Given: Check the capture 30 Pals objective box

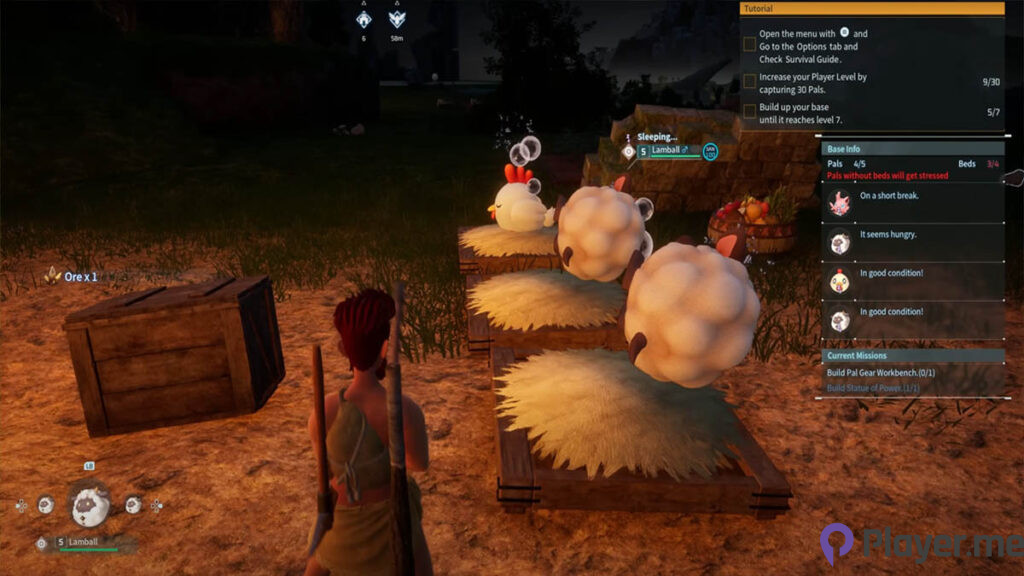Looking at the screenshot, I should tap(750, 81).
